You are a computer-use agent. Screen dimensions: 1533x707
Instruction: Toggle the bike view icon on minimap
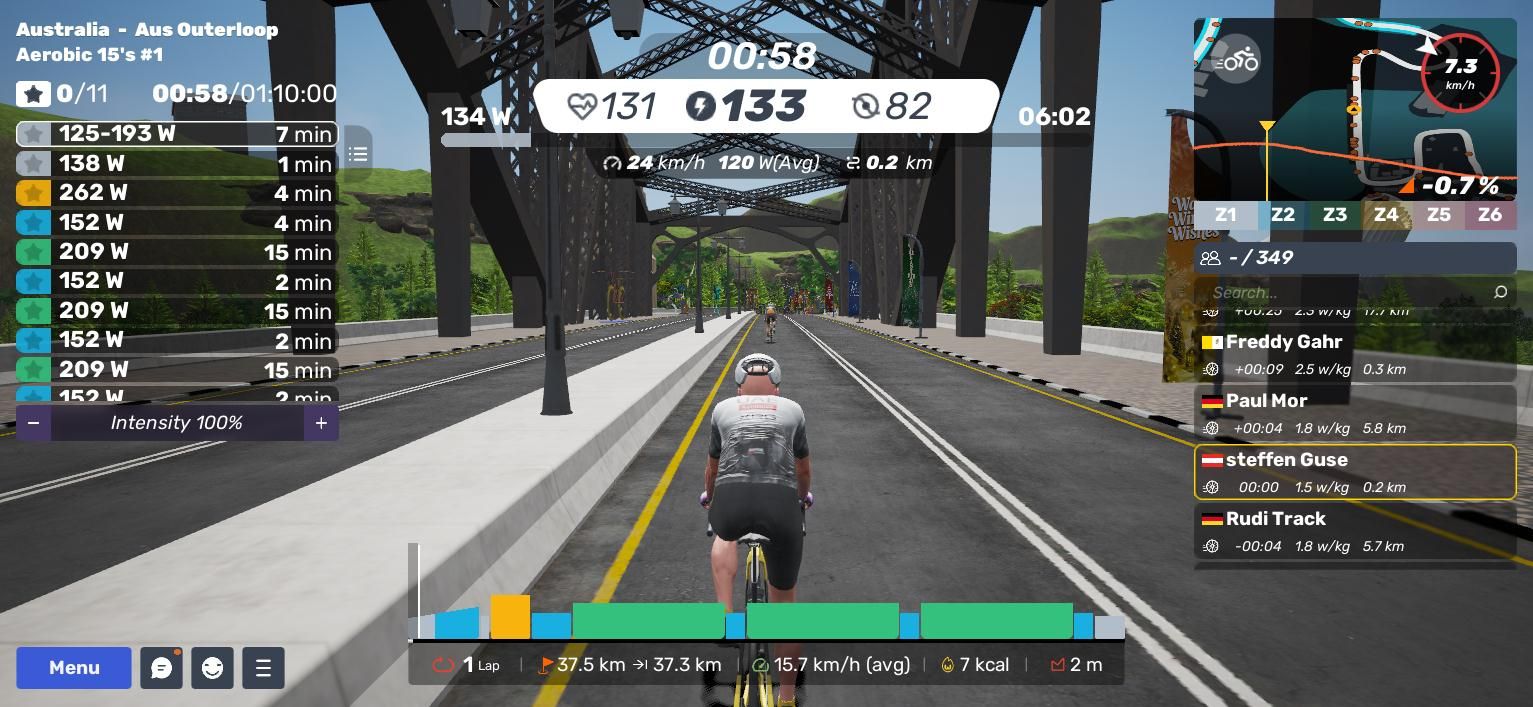(x=1236, y=61)
